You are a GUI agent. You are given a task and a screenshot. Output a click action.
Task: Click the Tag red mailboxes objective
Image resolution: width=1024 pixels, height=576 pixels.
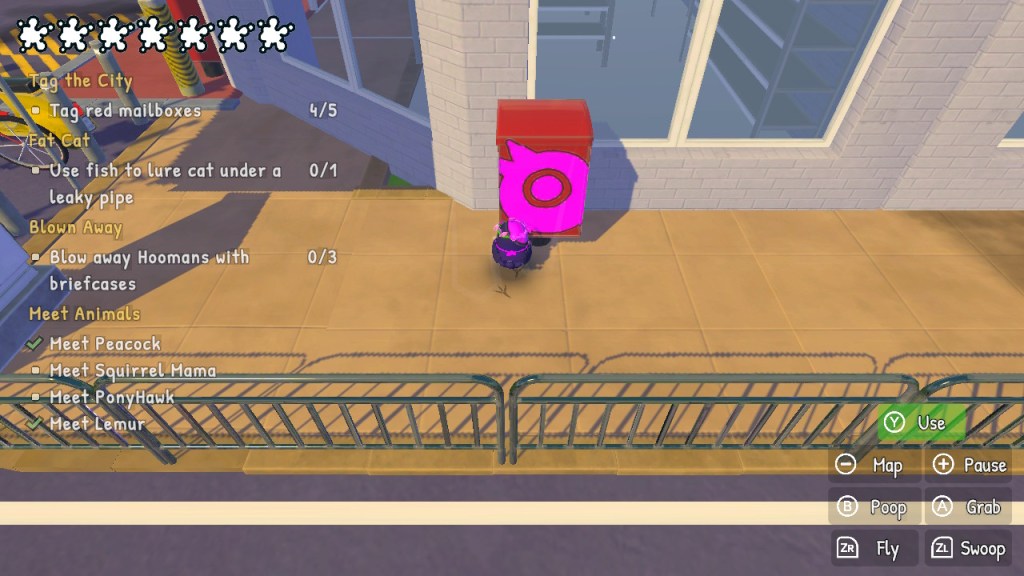coord(125,111)
